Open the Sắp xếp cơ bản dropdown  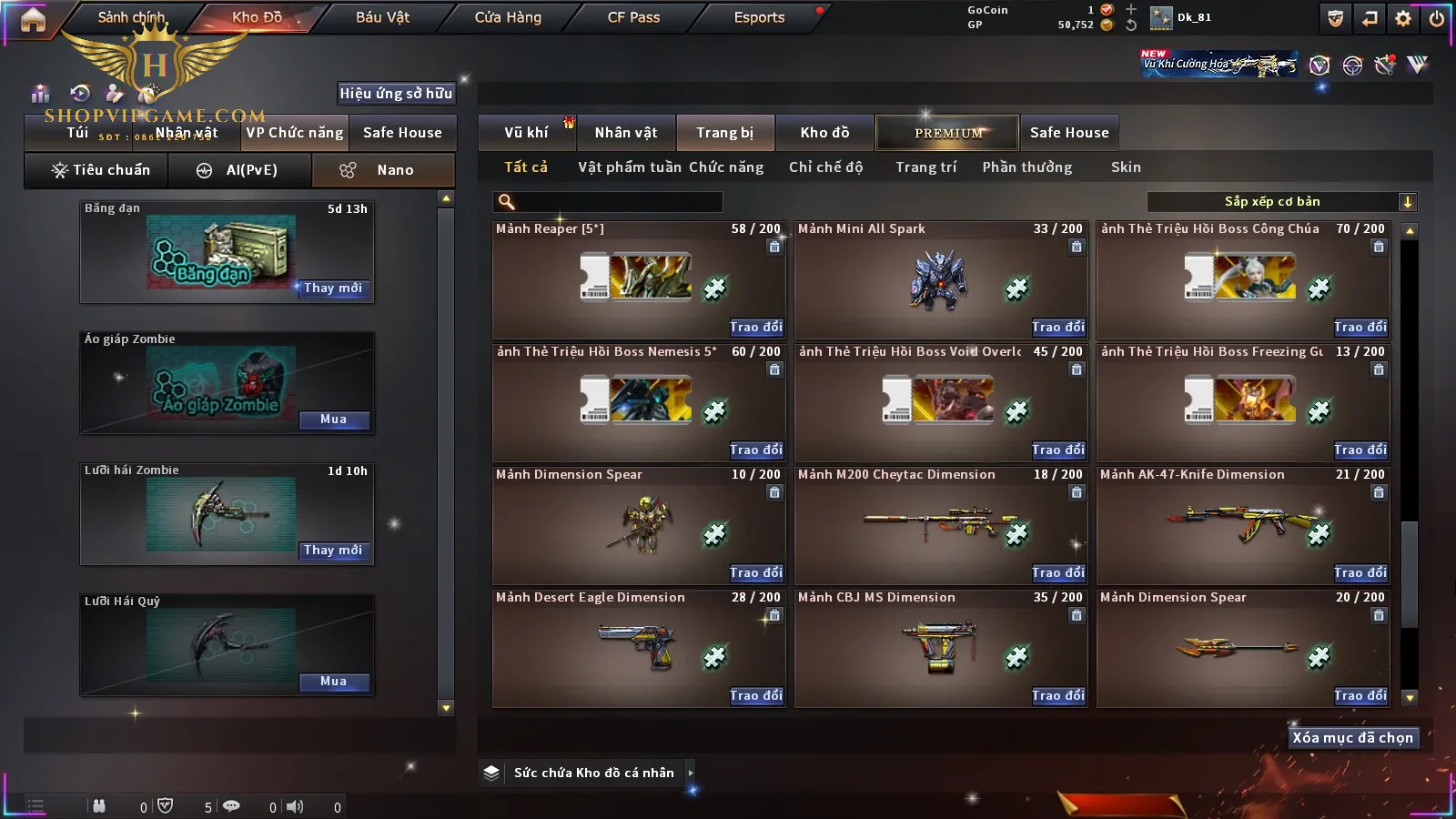point(1282,202)
